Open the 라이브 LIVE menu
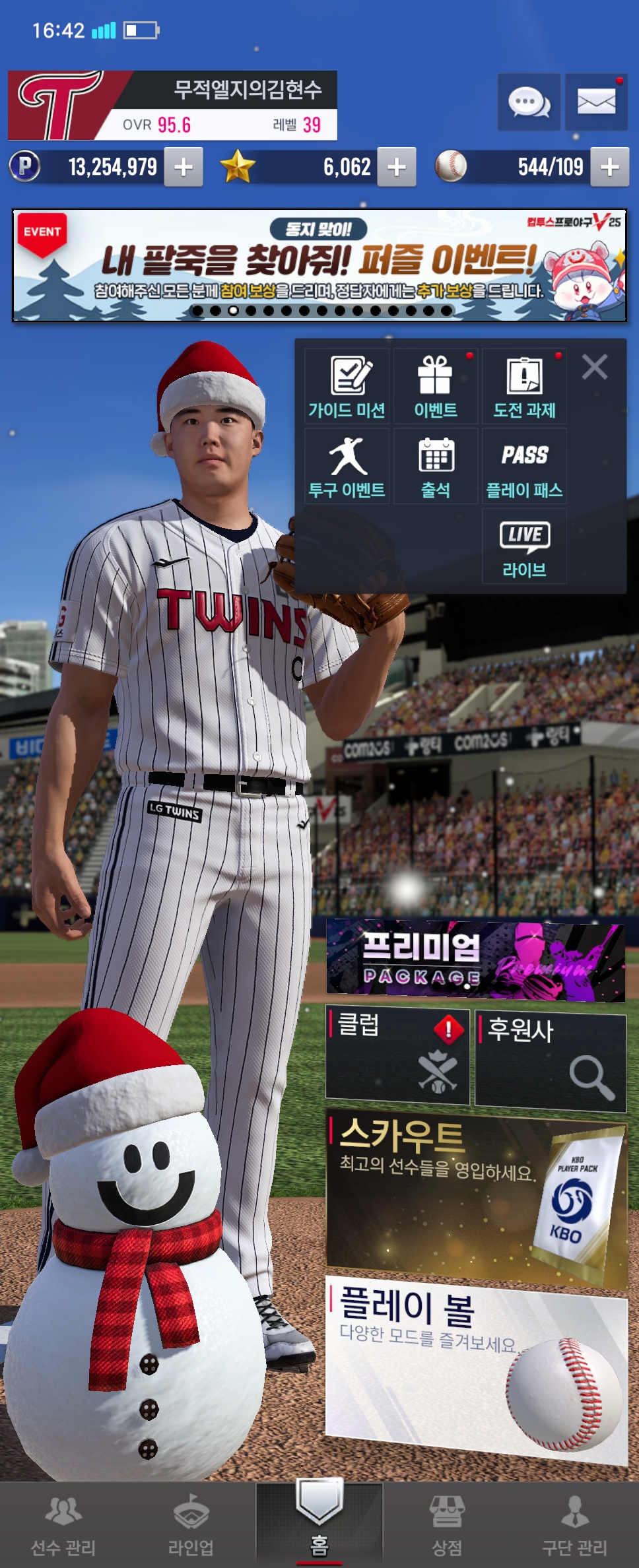Image resolution: width=639 pixels, height=1568 pixels. coord(525,546)
